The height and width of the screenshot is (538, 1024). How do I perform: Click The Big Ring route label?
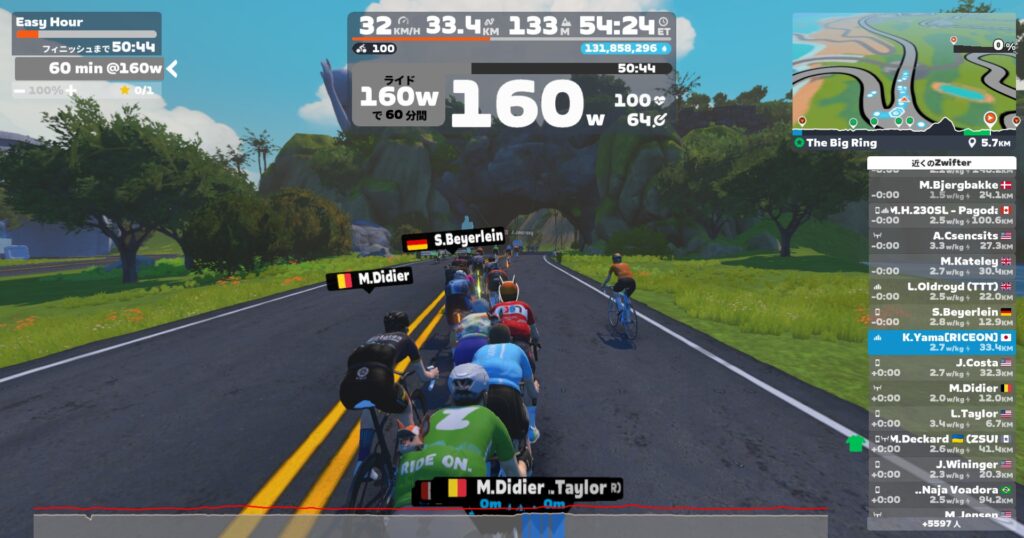tap(842, 143)
